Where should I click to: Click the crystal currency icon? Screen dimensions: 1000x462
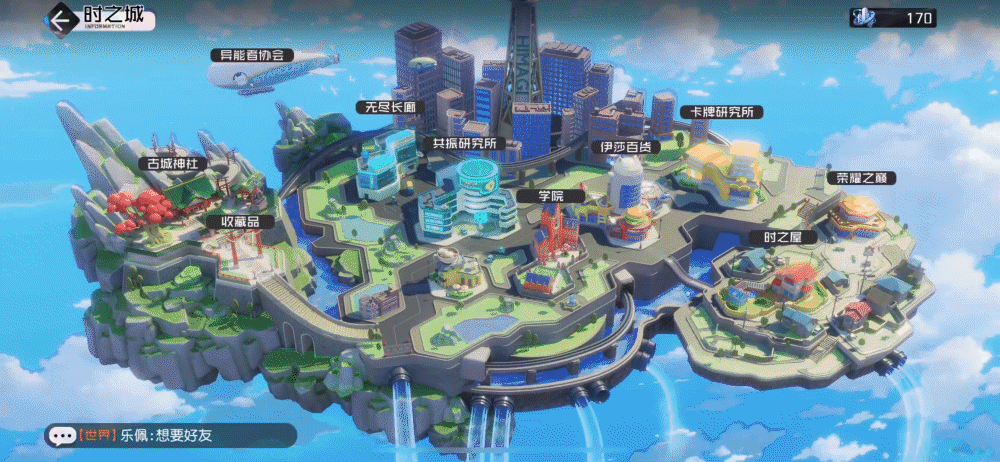863,17
